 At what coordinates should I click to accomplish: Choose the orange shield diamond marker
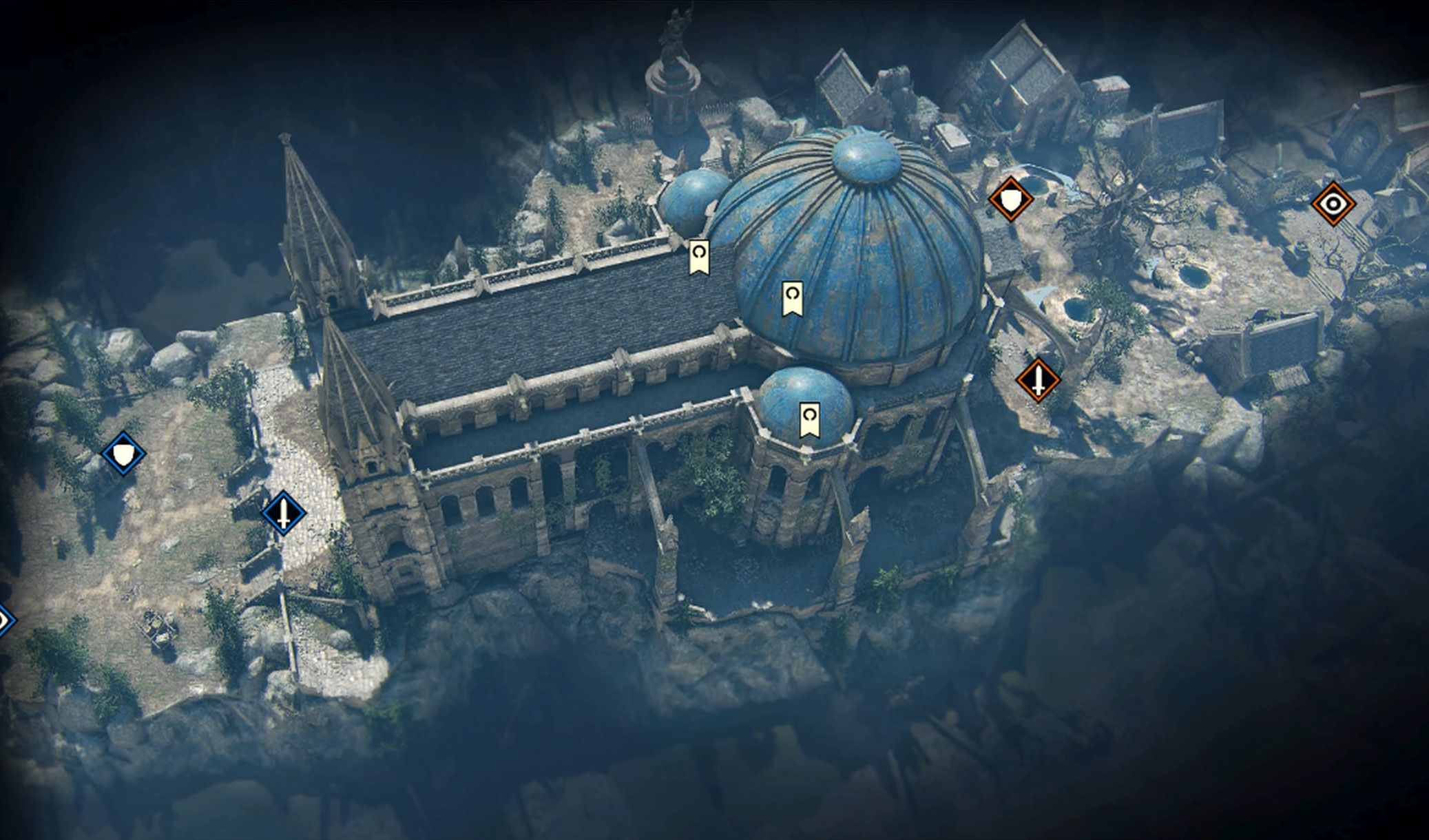pos(1010,200)
